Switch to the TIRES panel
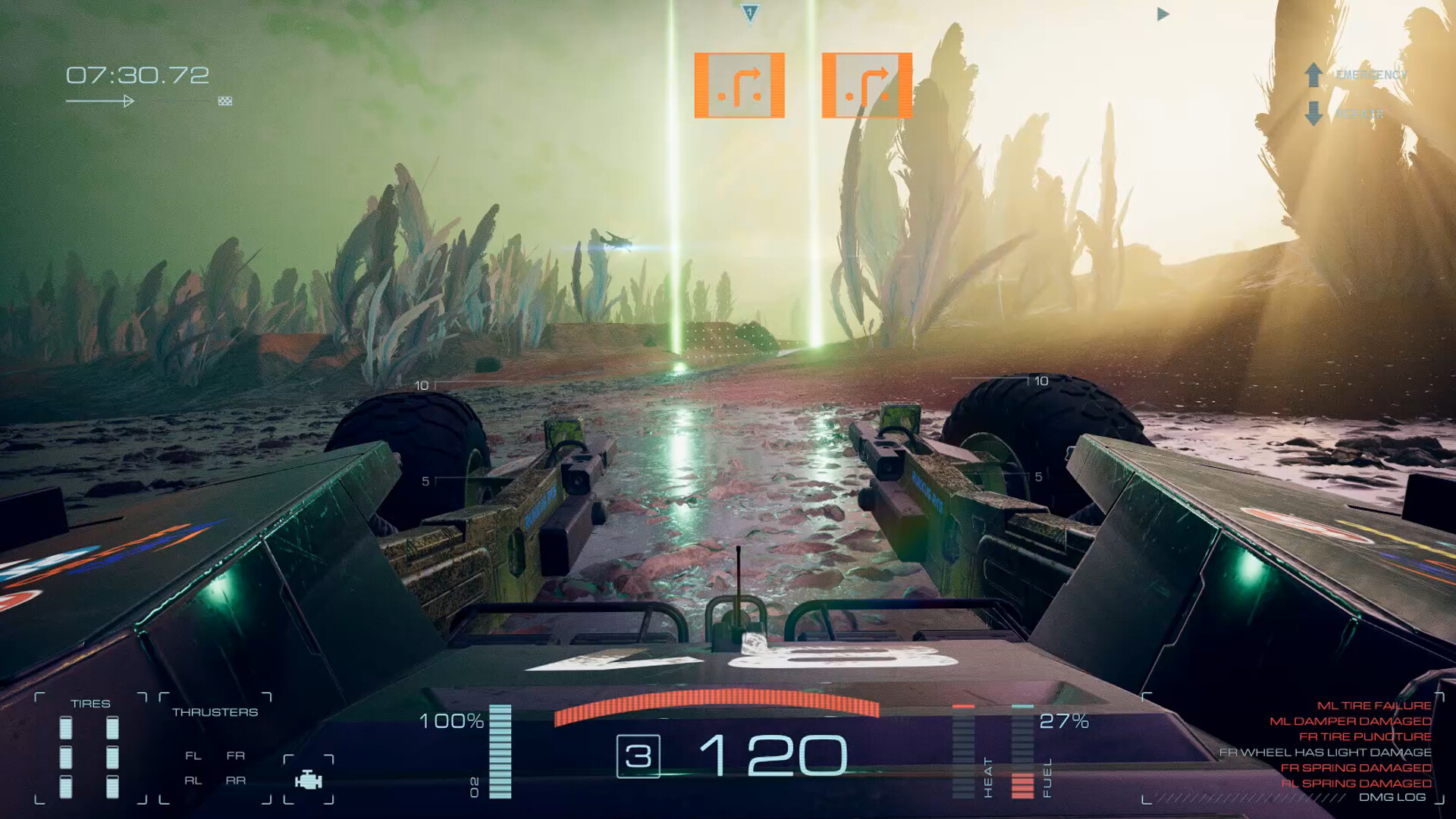This screenshot has height=819, width=1456. pyautogui.click(x=91, y=703)
